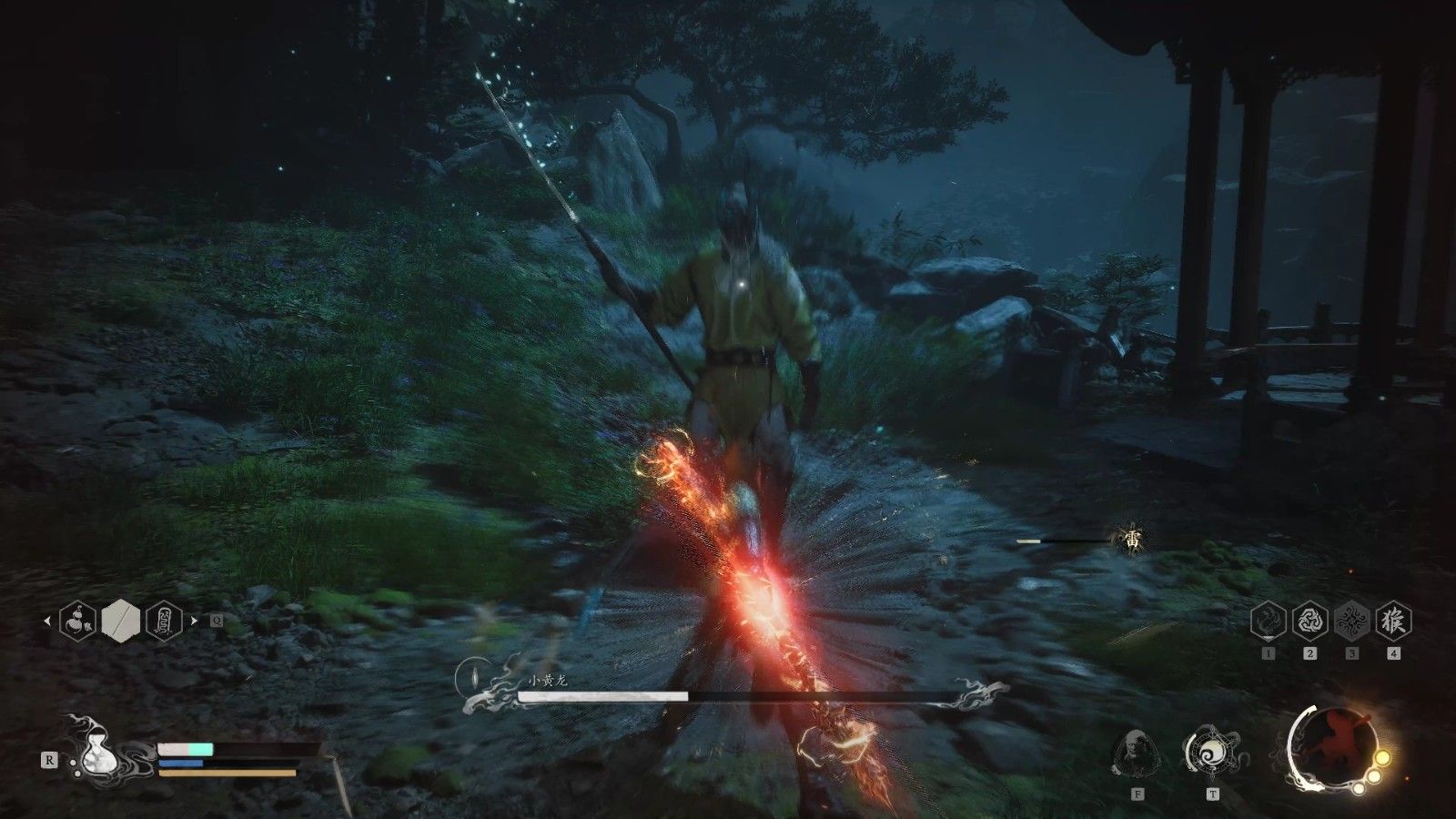Screen dimensions: 1456x819
Task: Choose the blank white hexagon quick slot
Action: (x=120, y=622)
